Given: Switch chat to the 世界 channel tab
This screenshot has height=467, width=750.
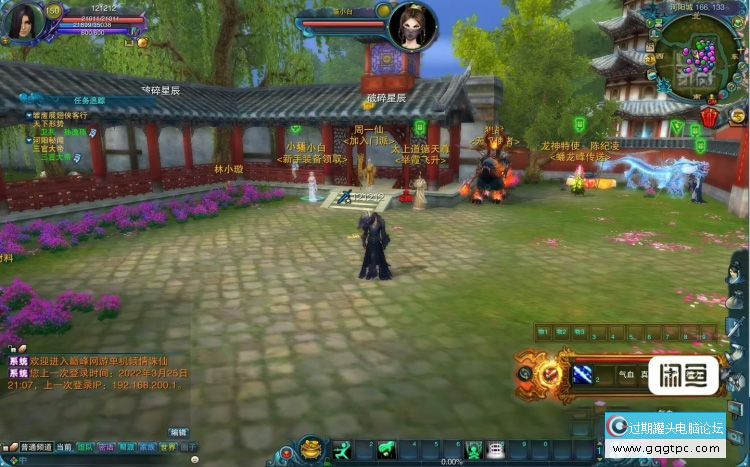Looking at the screenshot, I should click(168, 447).
